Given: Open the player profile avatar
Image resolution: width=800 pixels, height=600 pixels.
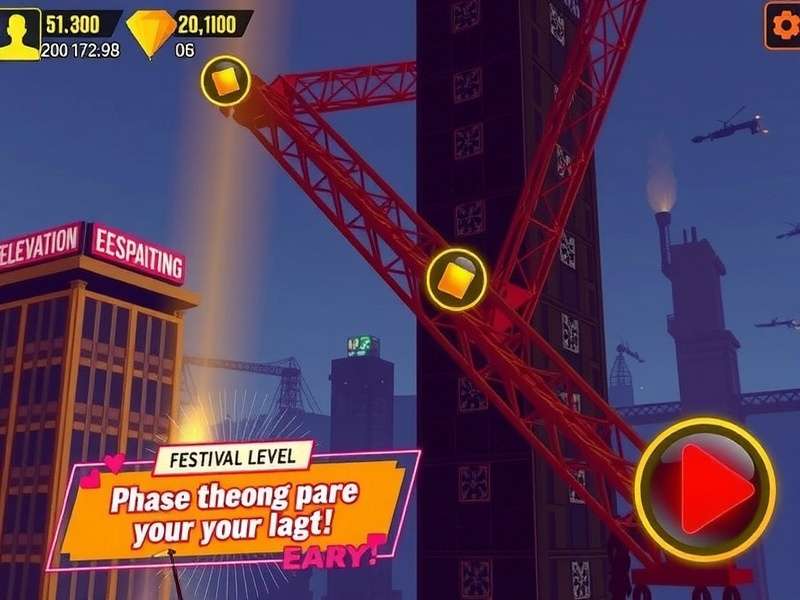Looking at the screenshot, I should click(20, 33).
